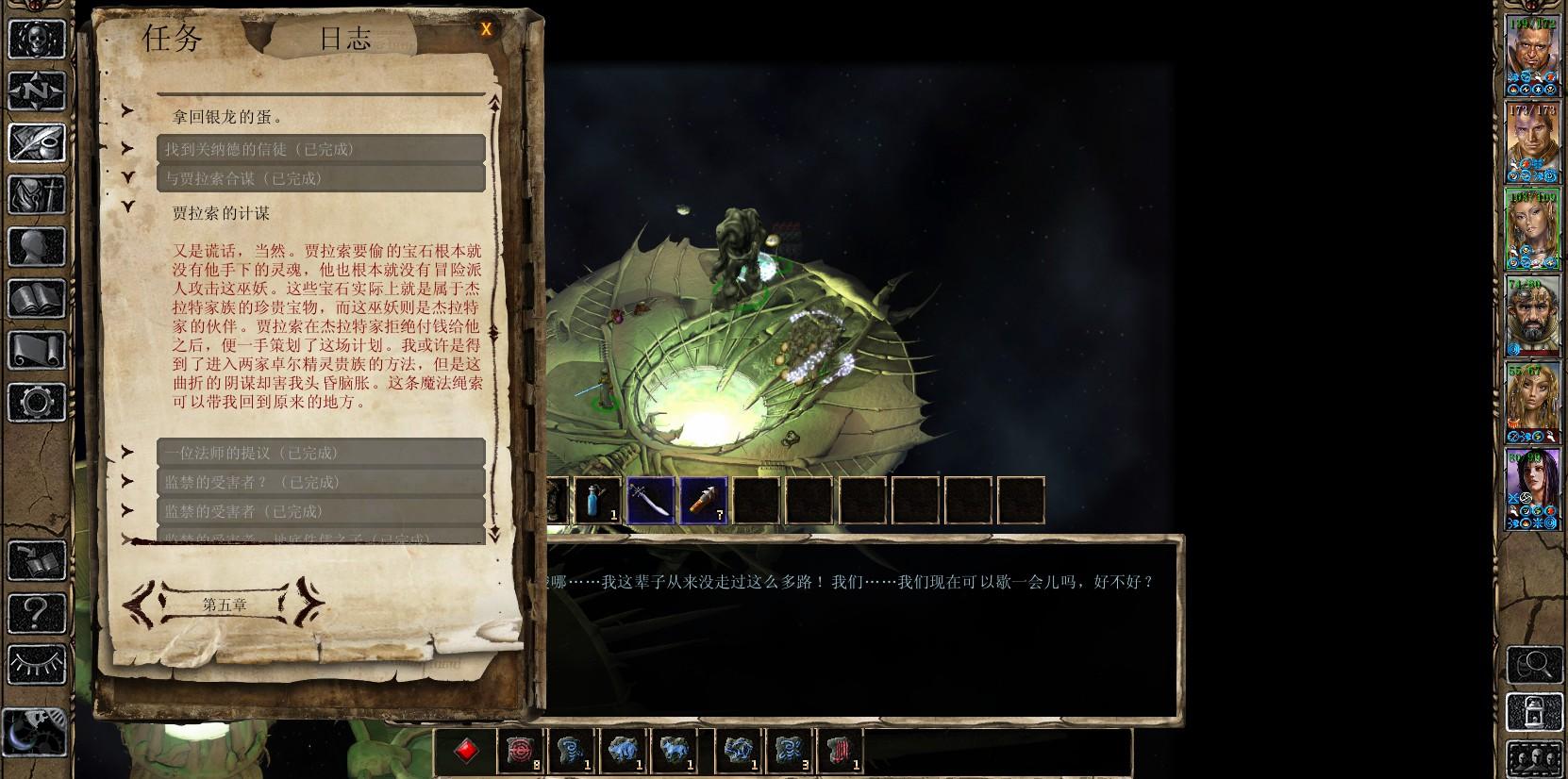The image size is (1568, 779).
Task: Open game options with the gear icon
Action: [x=37, y=404]
